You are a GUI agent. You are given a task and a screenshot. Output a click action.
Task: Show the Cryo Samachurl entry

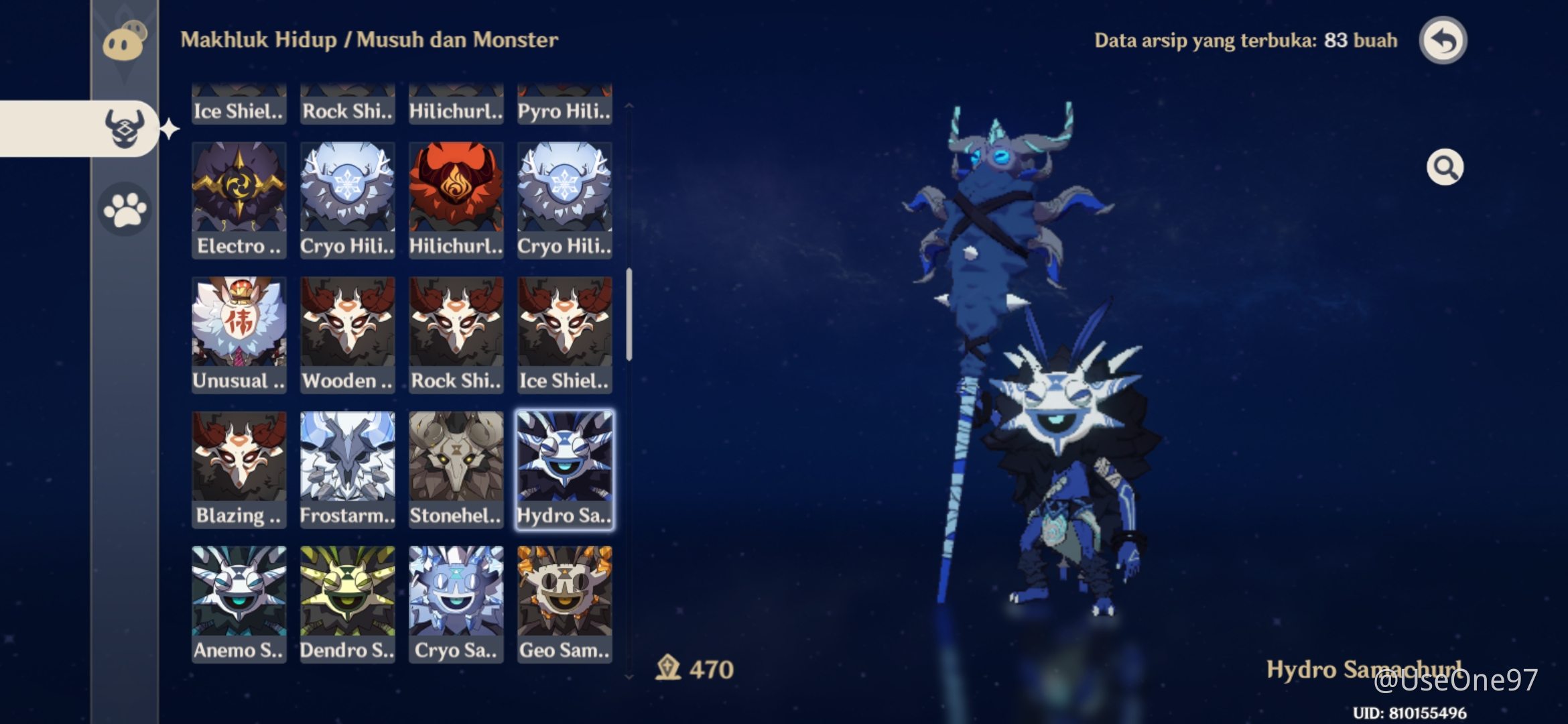pos(456,604)
